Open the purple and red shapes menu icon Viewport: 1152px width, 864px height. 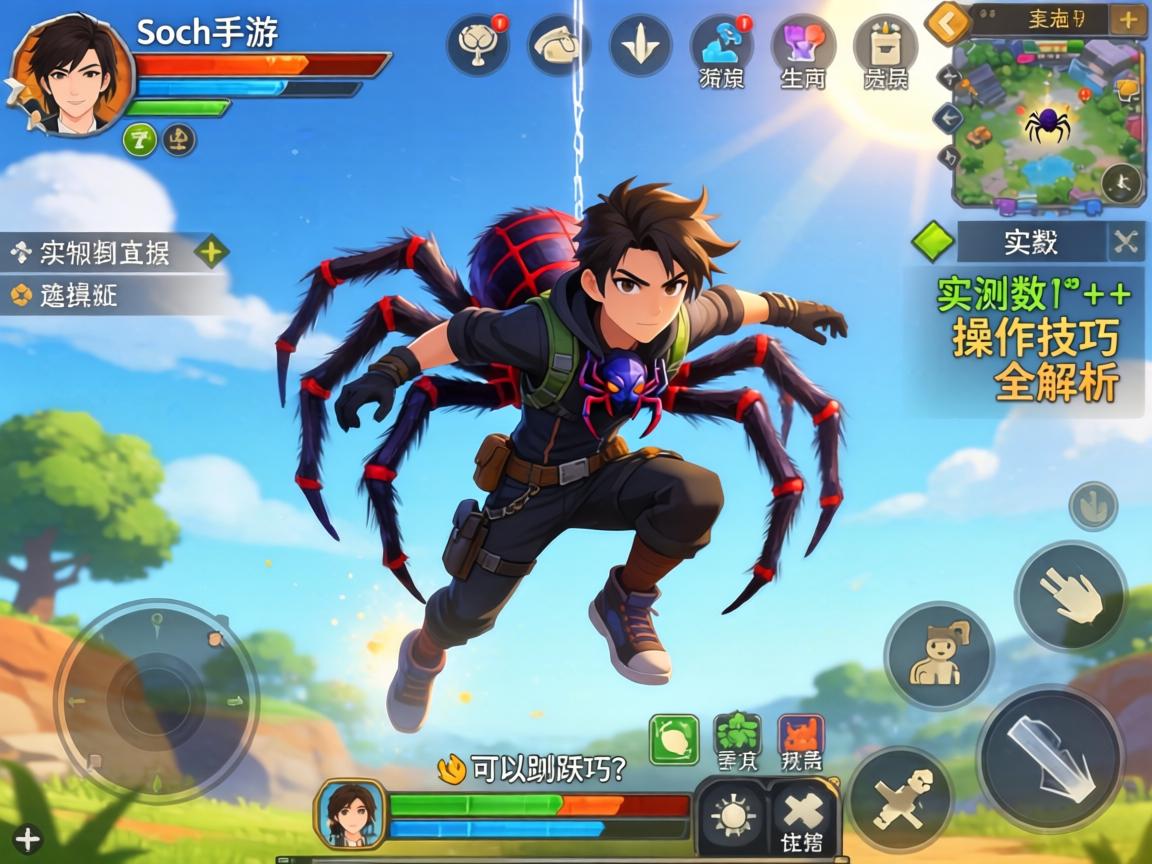(x=803, y=45)
